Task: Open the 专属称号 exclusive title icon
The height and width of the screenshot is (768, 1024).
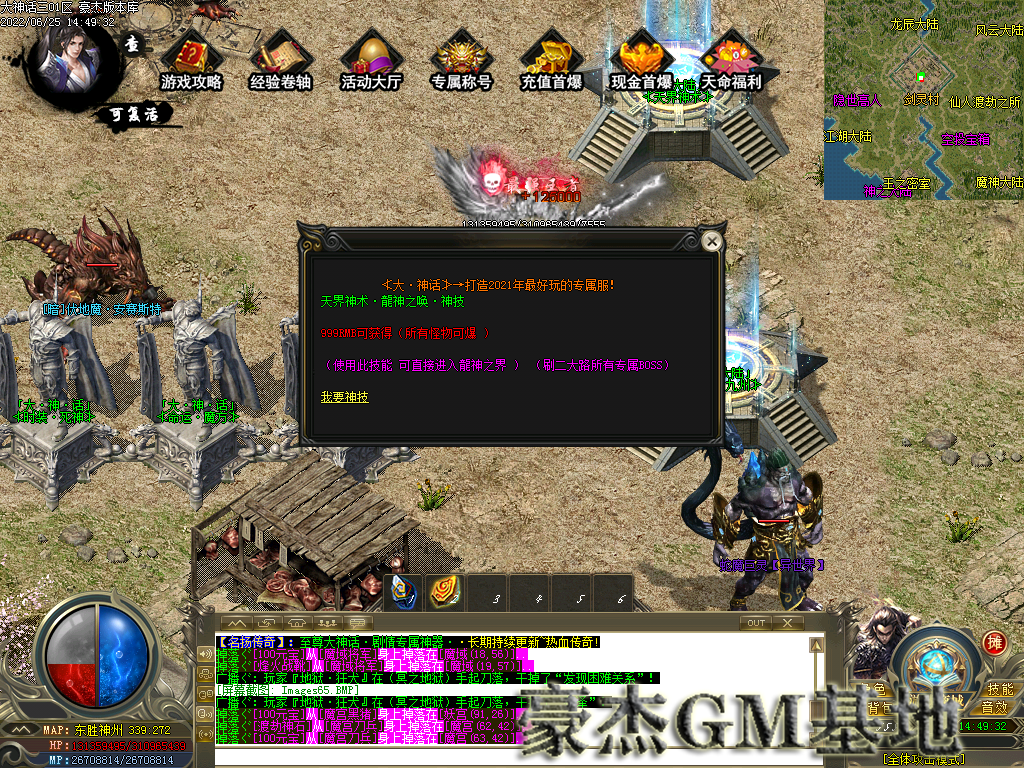Action: coord(461,62)
